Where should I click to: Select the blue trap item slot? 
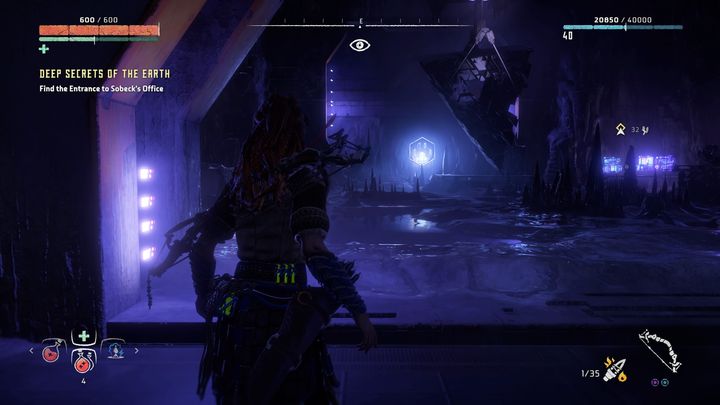(x=113, y=352)
